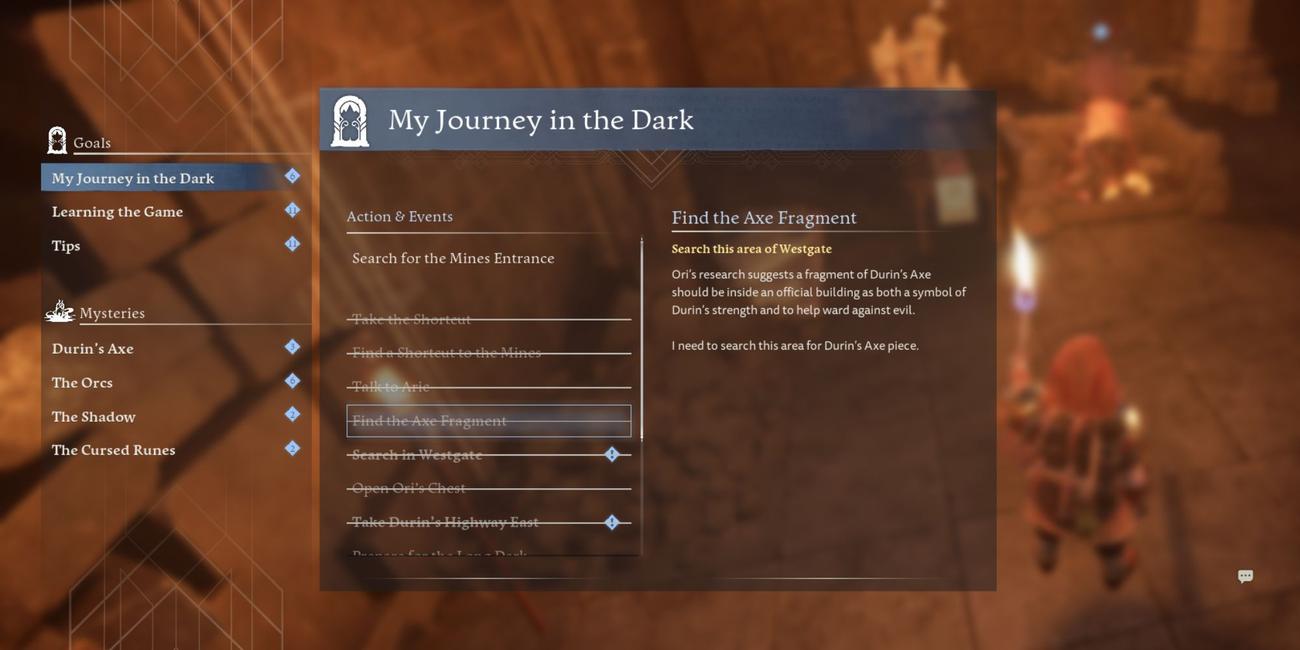Open the chat bubble icon
The width and height of the screenshot is (1300, 650).
pos(1245,576)
